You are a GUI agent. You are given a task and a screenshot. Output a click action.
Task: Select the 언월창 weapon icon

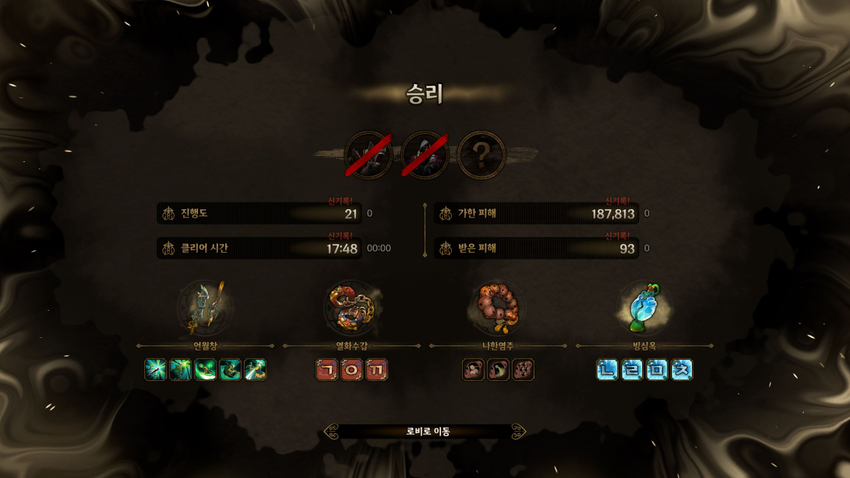tap(205, 307)
